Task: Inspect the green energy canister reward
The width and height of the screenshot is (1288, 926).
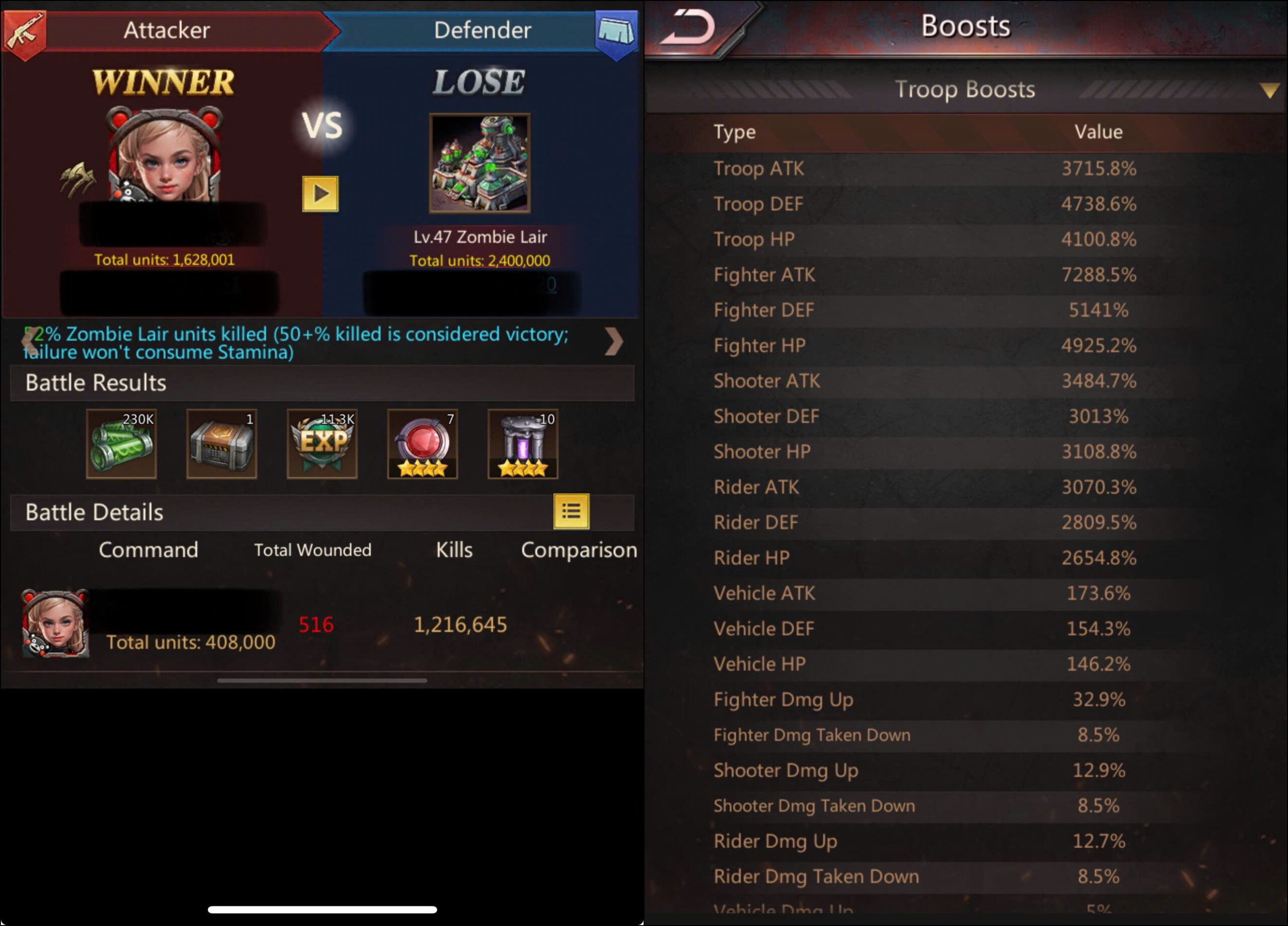Action: coord(121,444)
